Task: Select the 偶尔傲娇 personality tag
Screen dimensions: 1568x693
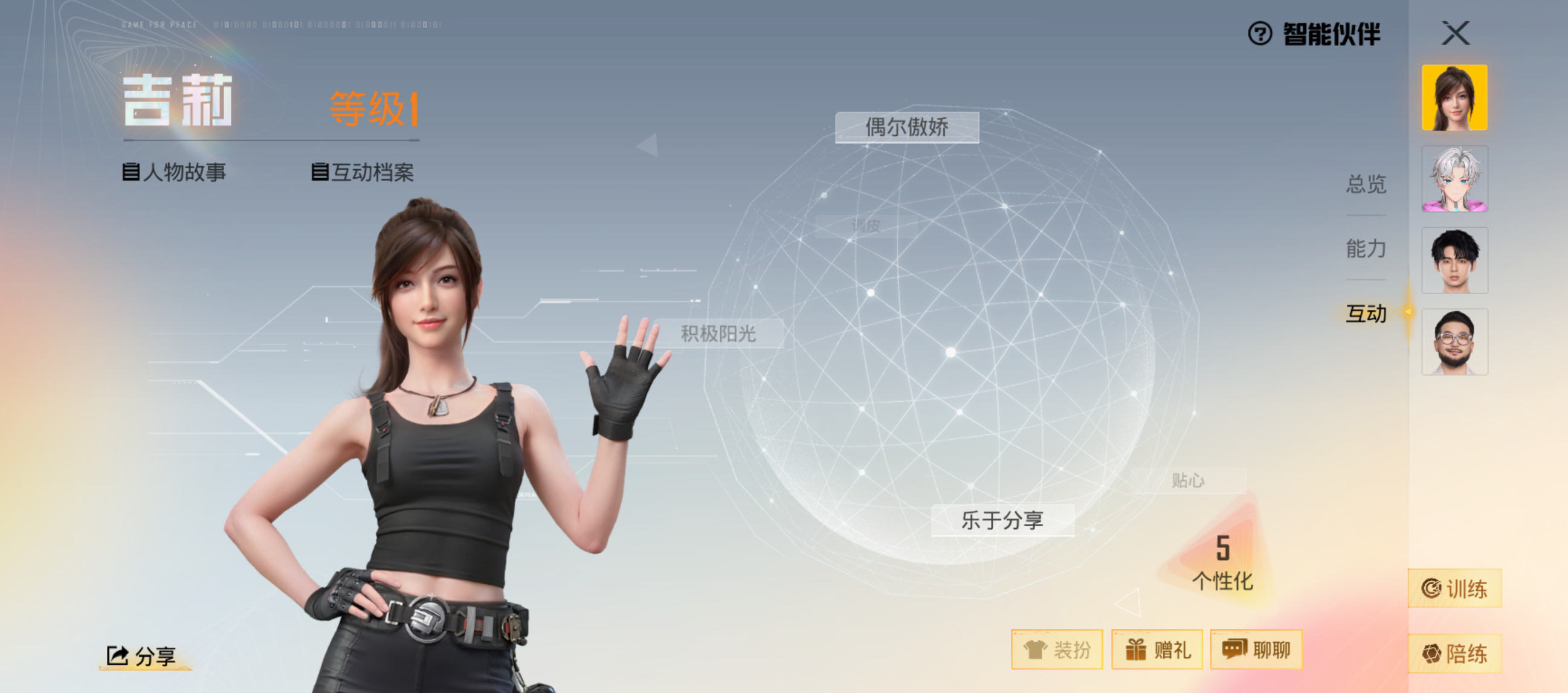Action: click(907, 127)
